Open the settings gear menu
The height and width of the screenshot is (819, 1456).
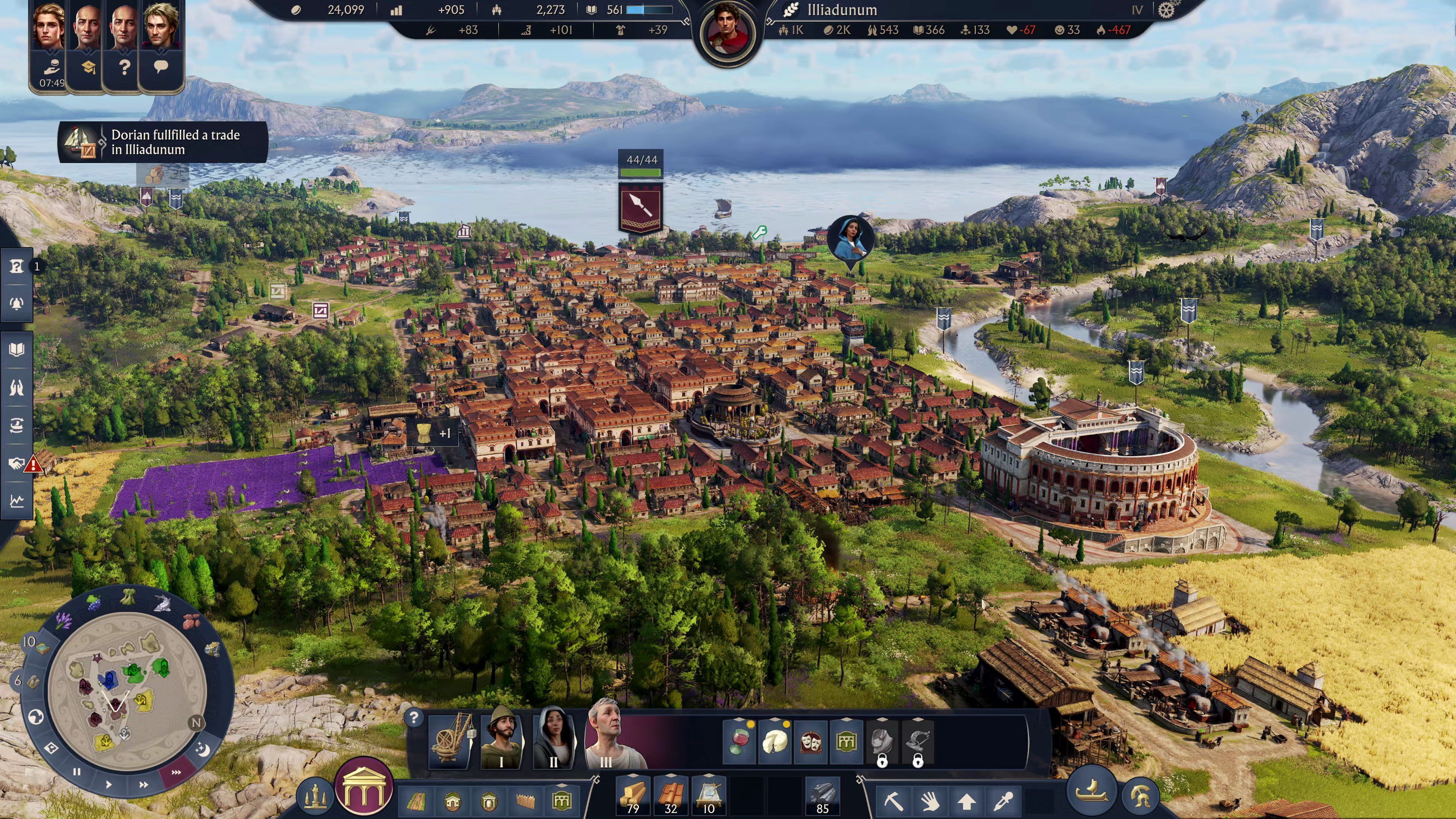(x=1166, y=10)
